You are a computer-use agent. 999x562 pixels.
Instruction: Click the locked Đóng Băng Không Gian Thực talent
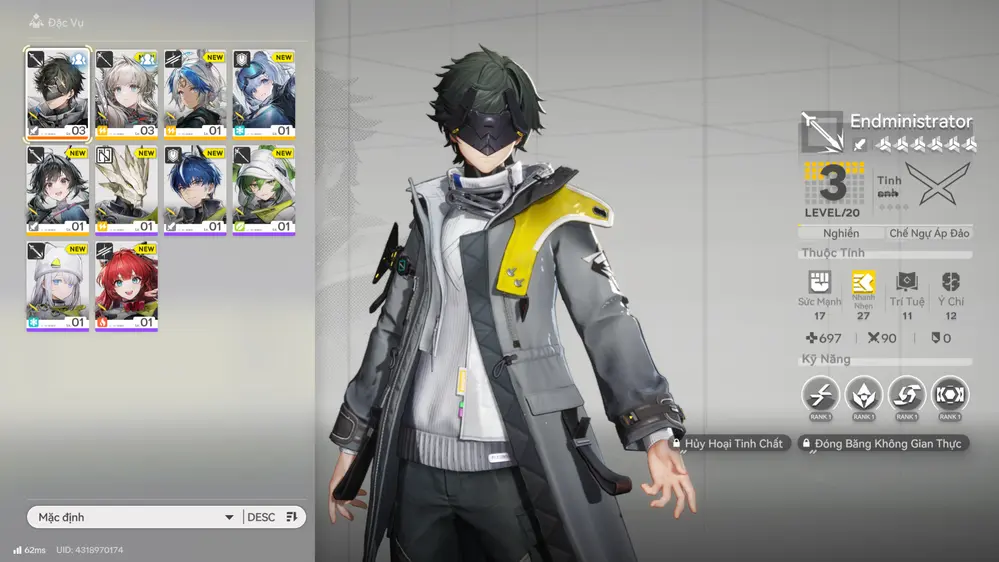point(882,443)
